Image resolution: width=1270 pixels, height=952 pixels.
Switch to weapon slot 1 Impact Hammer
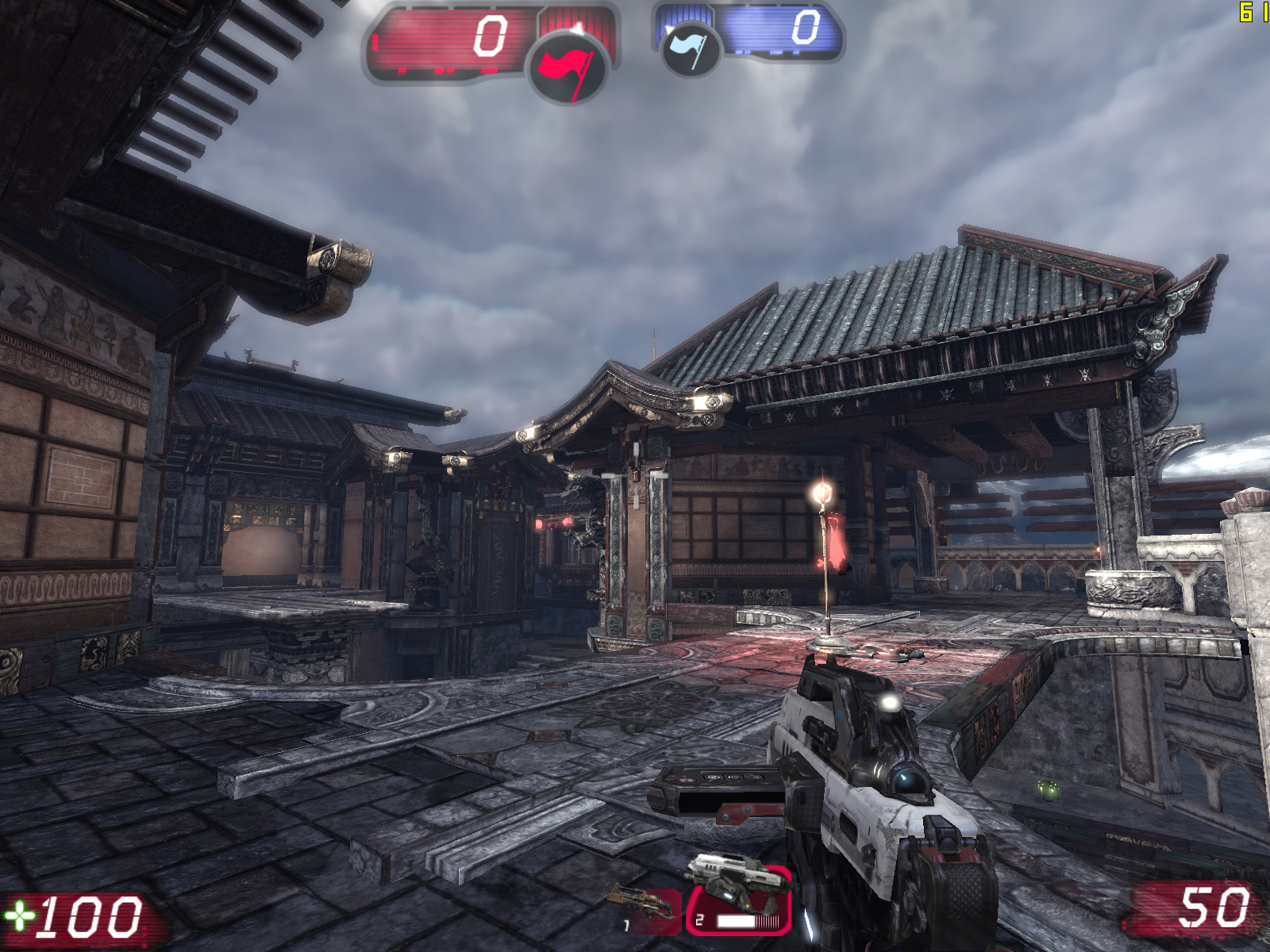(647, 908)
